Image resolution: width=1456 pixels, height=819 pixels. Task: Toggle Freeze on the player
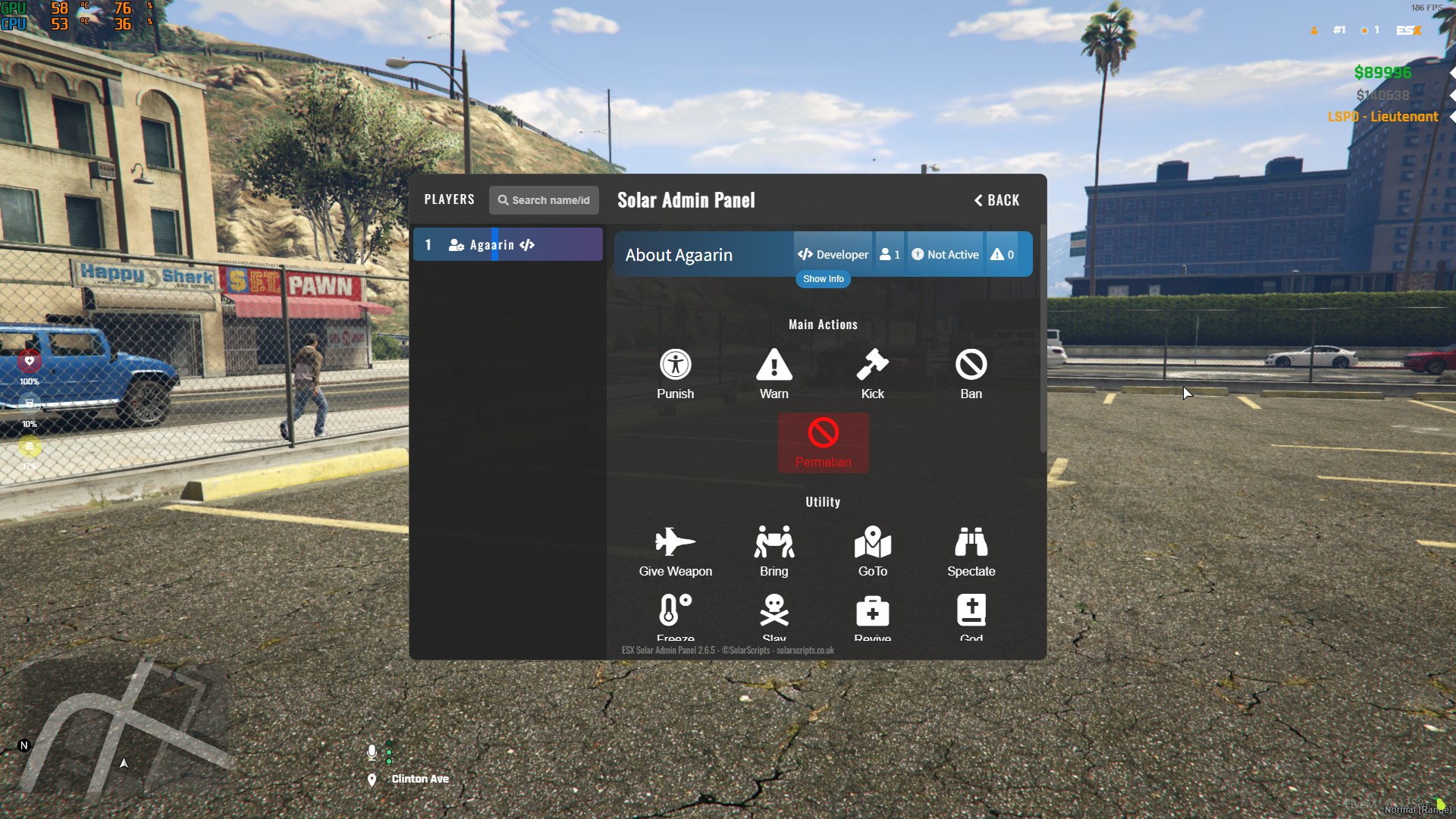click(x=675, y=613)
